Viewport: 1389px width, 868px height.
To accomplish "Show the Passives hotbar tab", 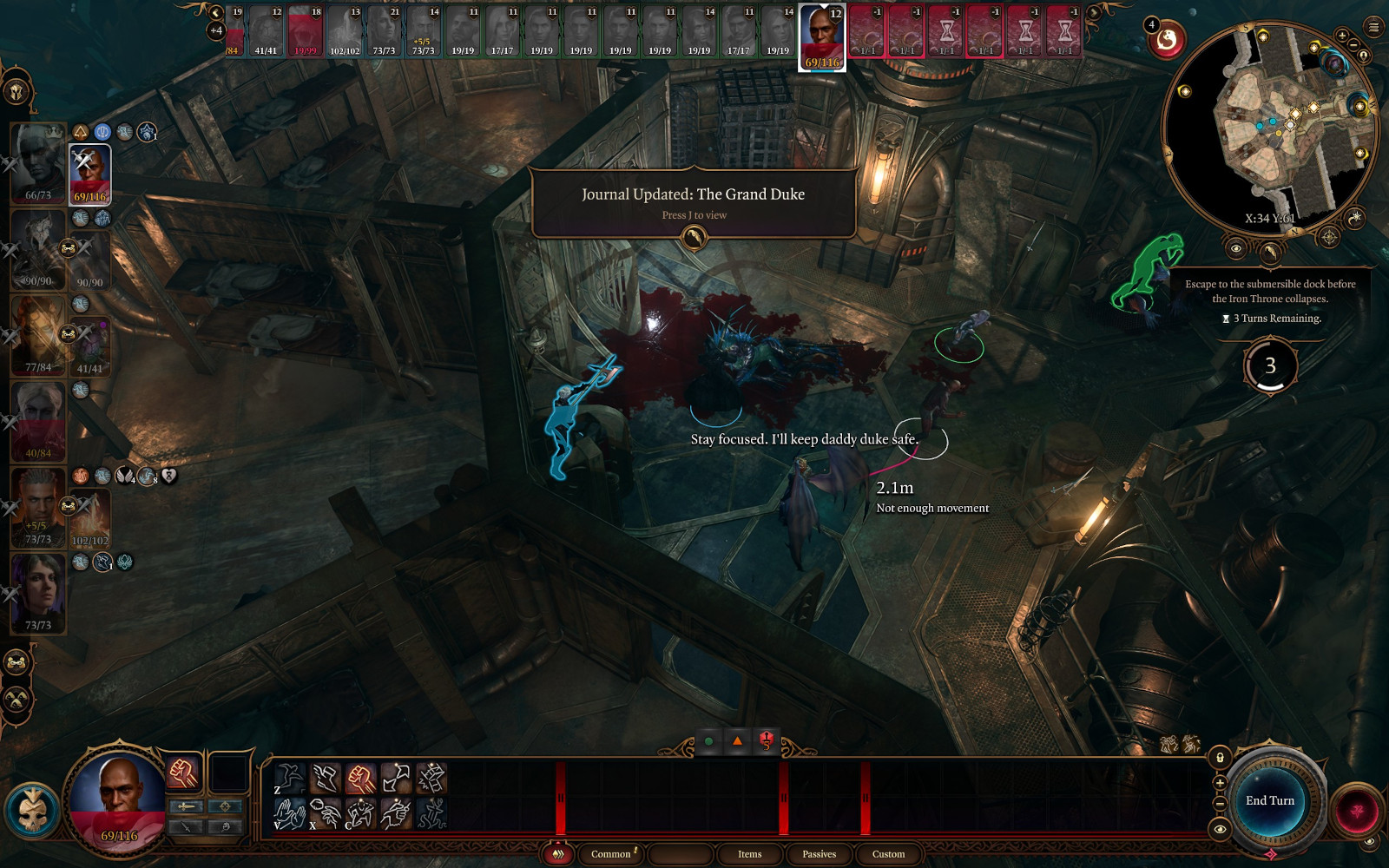I will [x=819, y=854].
